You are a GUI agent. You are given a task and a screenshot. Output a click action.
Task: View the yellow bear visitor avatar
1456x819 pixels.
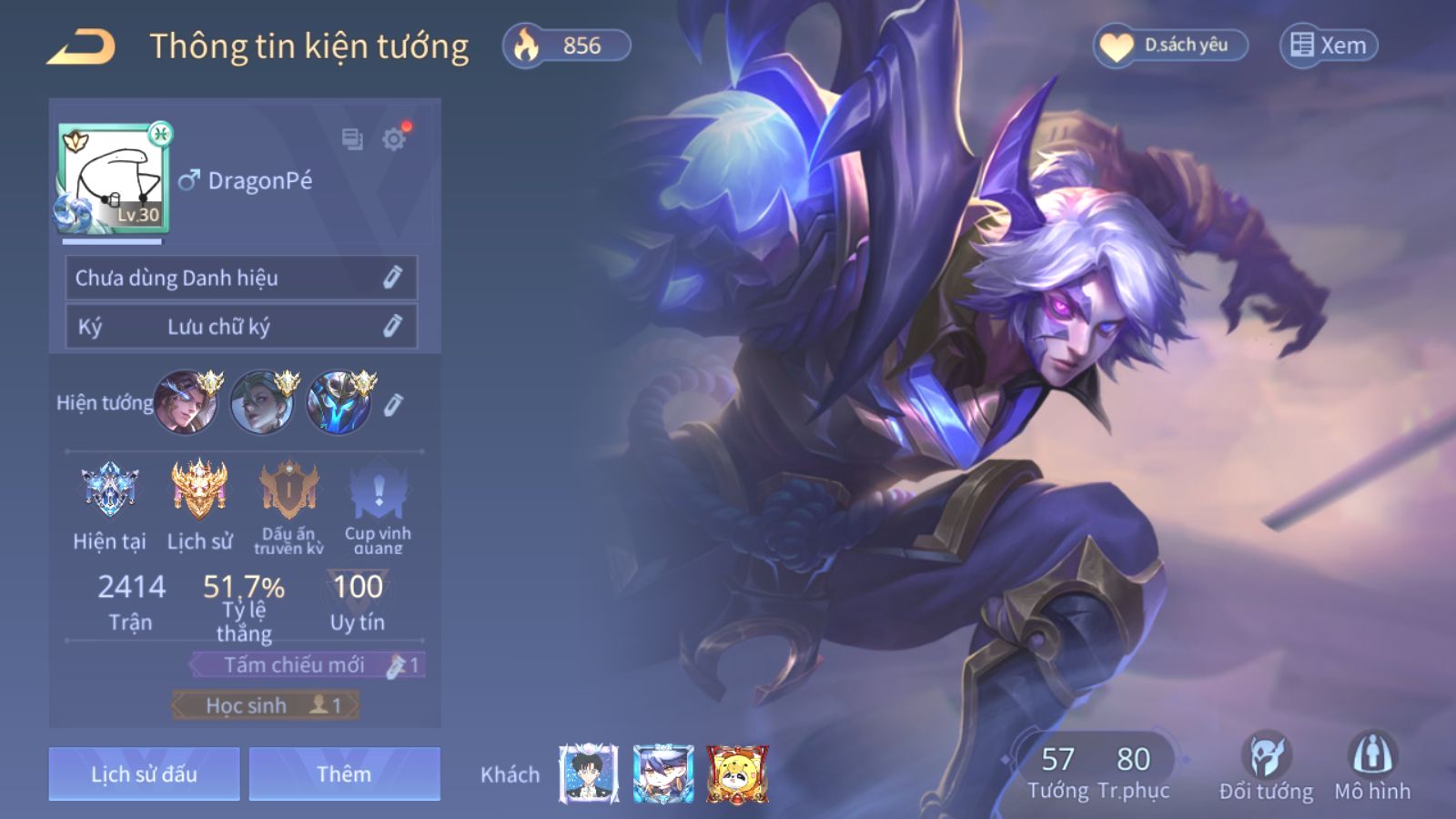click(737, 774)
